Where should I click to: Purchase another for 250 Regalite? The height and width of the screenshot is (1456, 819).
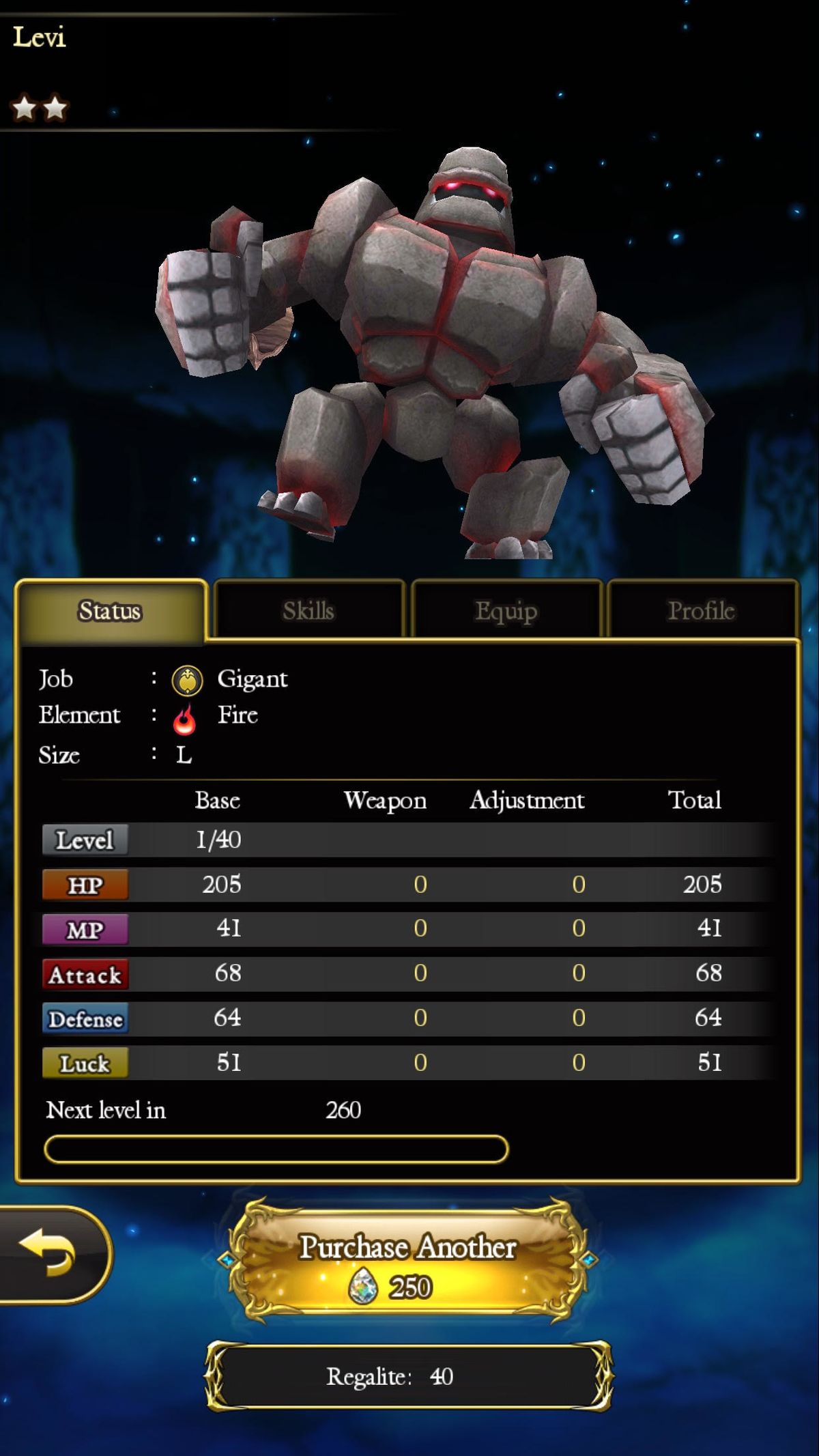click(x=408, y=1263)
